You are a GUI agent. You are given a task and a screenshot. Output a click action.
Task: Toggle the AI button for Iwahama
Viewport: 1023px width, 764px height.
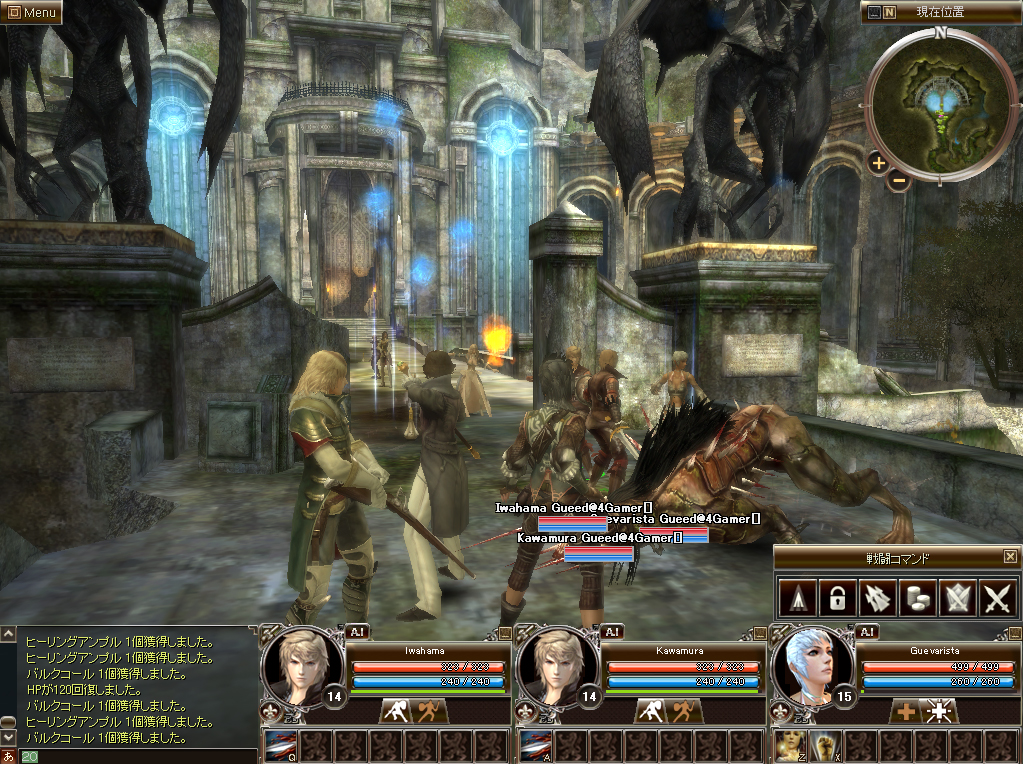[358, 631]
